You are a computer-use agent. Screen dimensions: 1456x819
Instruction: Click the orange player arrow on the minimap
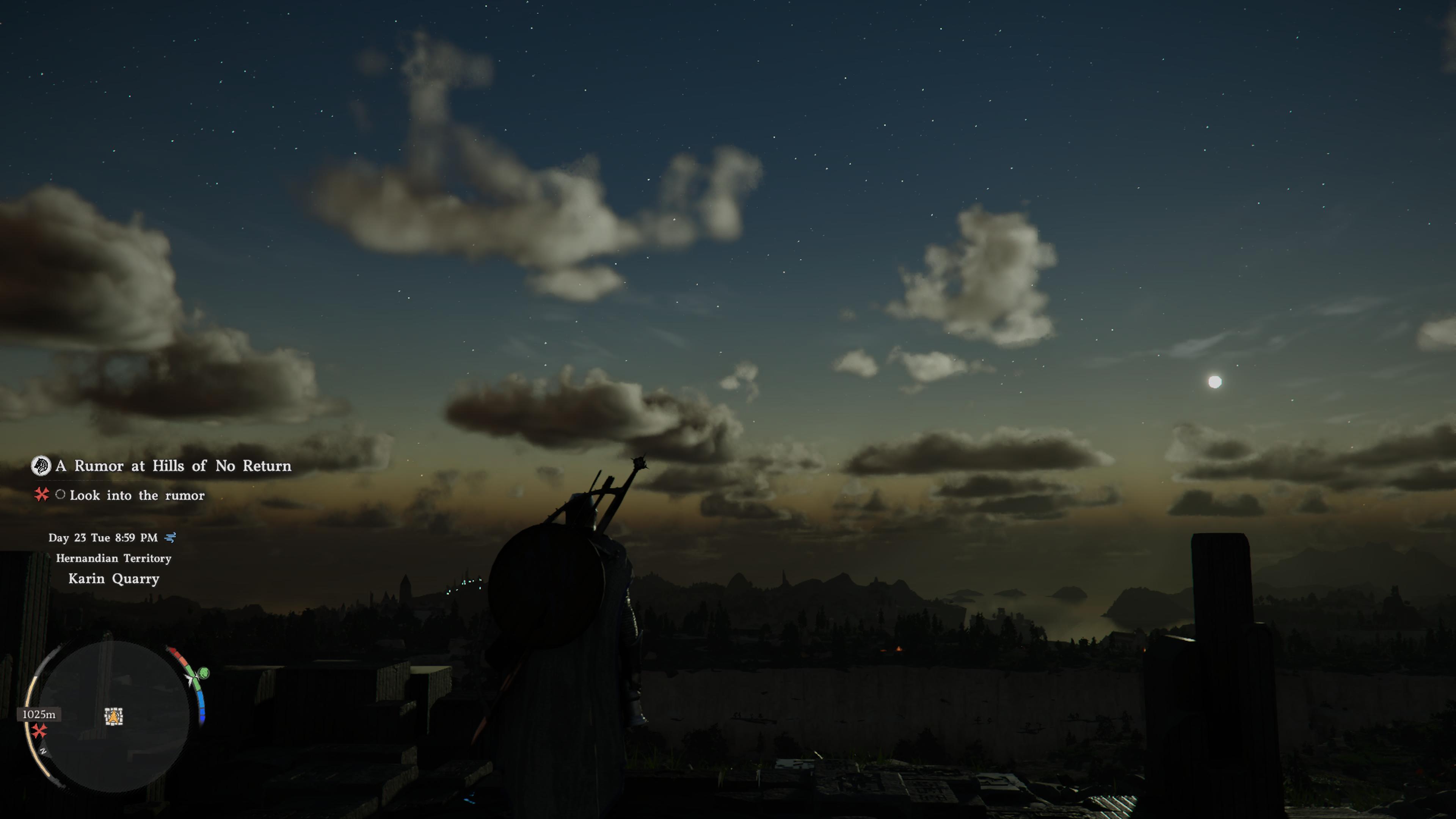114,717
